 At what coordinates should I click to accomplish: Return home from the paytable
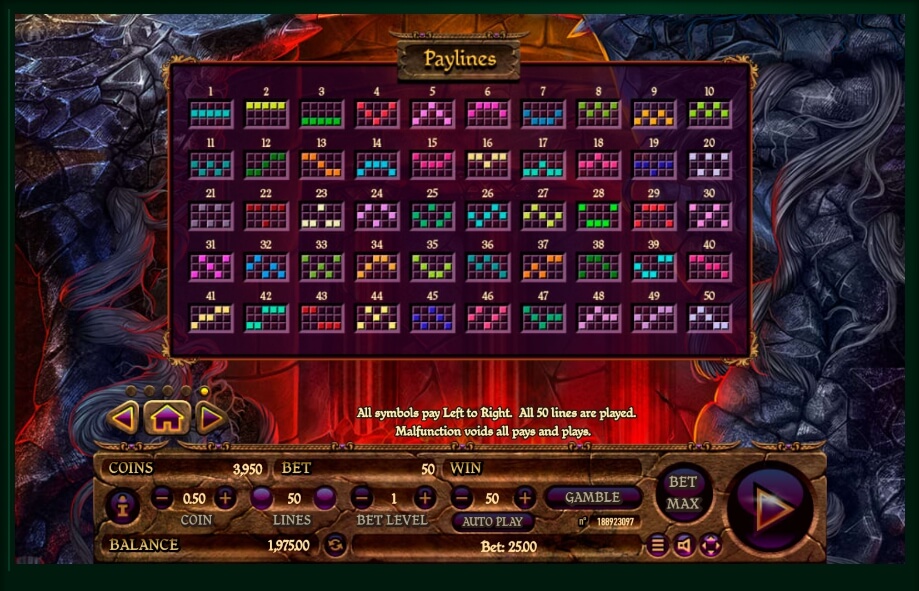pyautogui.click(x=166, y=417)
